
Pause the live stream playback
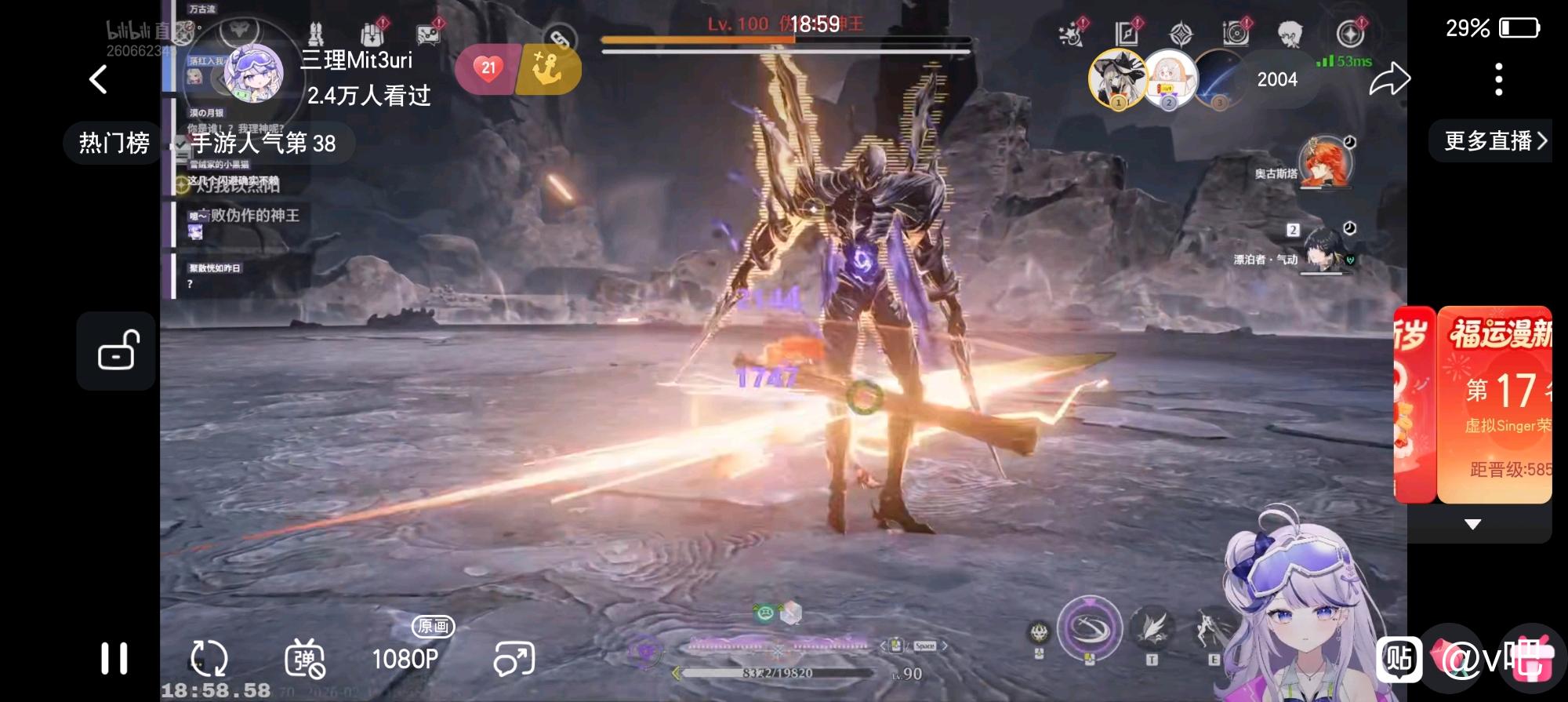point(114,659)
